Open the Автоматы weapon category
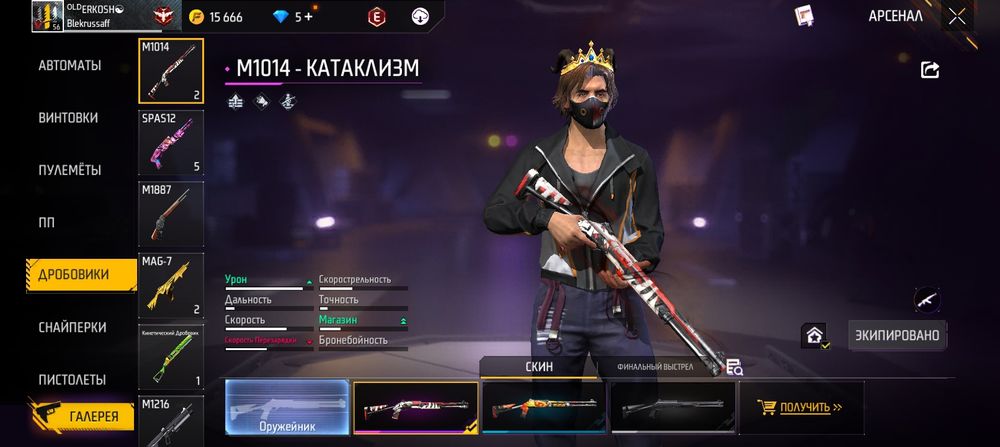The height and width of the screenshot is (447, 1000). tap(70, 65)
